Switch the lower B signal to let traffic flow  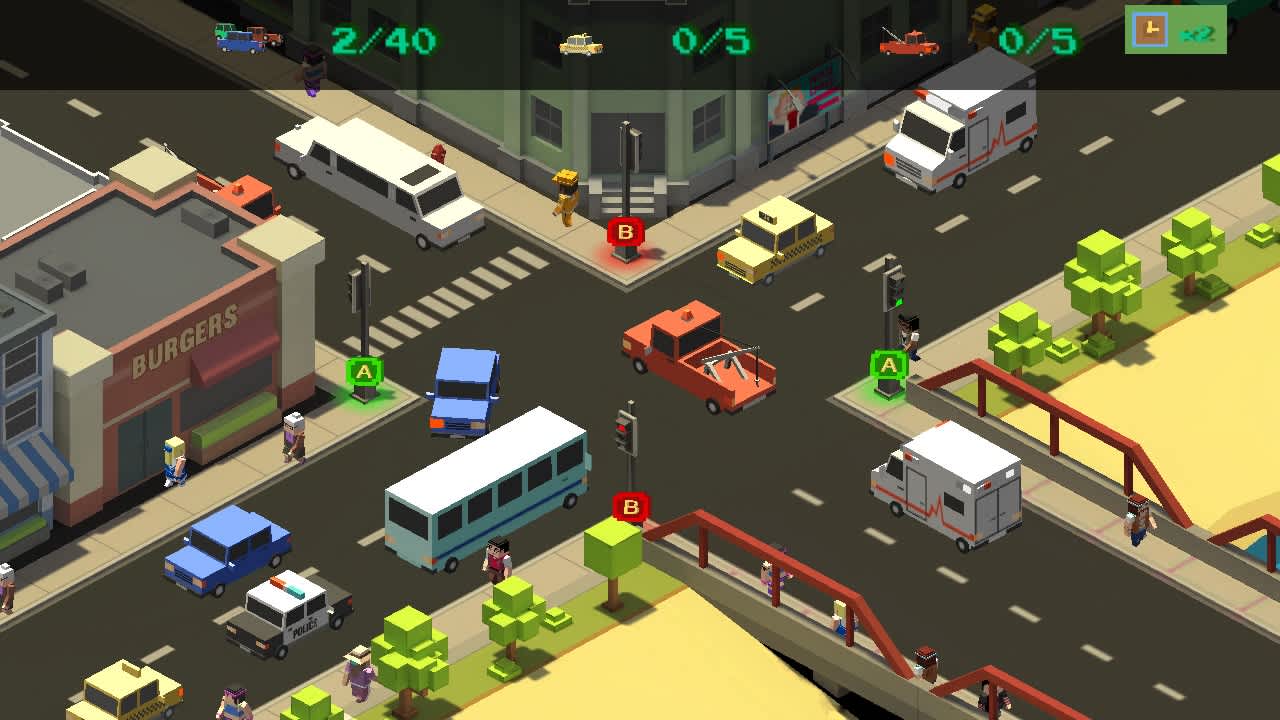pyautogui.click(x=629, y=508)
